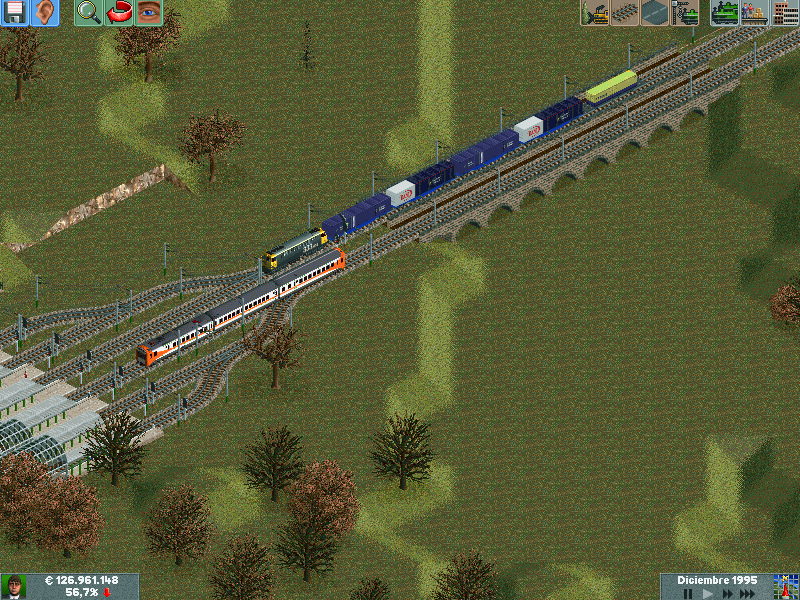
Task: Click the magnifying glass zoom tool
Action: tap(89, 13)
